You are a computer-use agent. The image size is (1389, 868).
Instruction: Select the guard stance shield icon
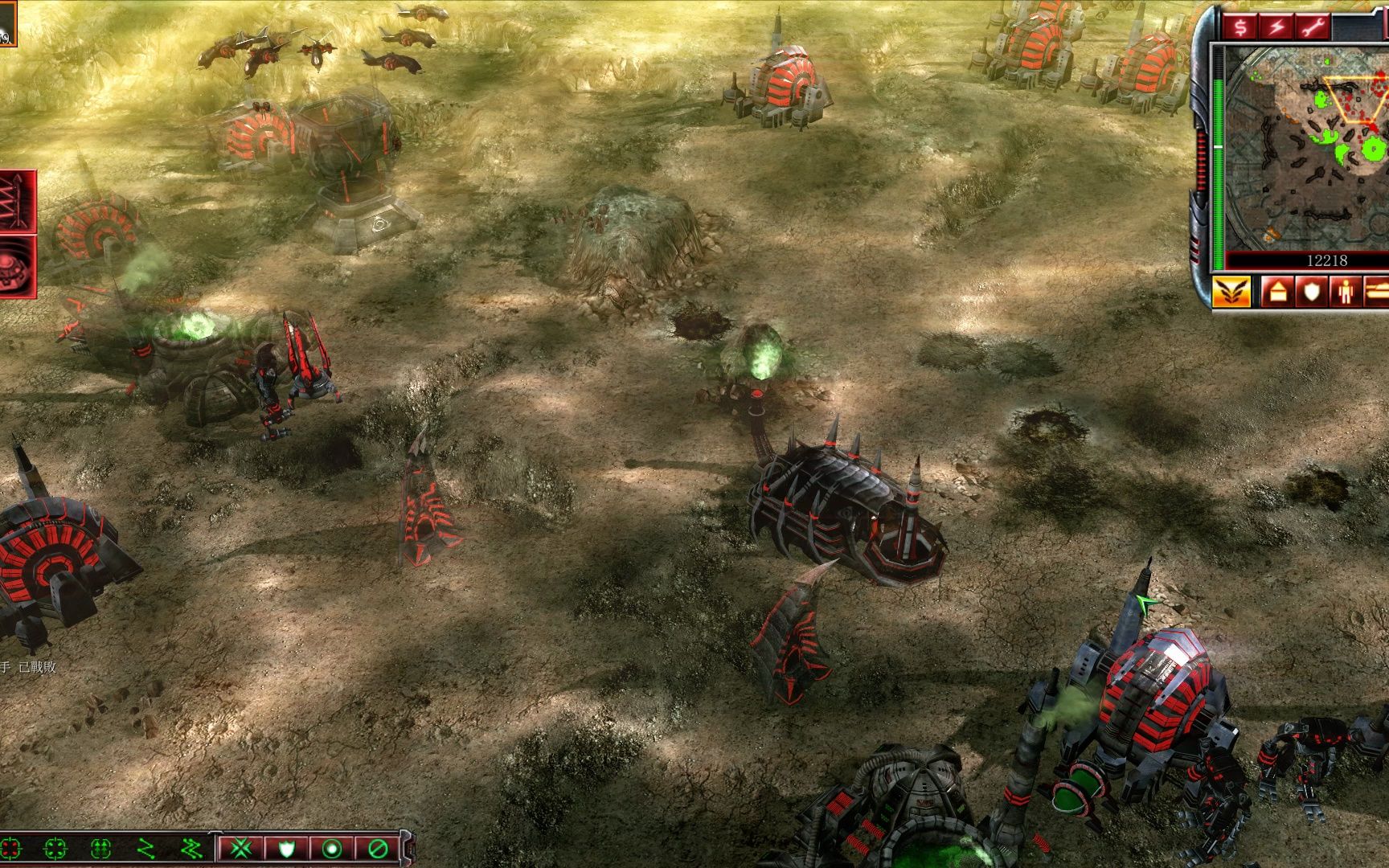(x=287, y=848)
